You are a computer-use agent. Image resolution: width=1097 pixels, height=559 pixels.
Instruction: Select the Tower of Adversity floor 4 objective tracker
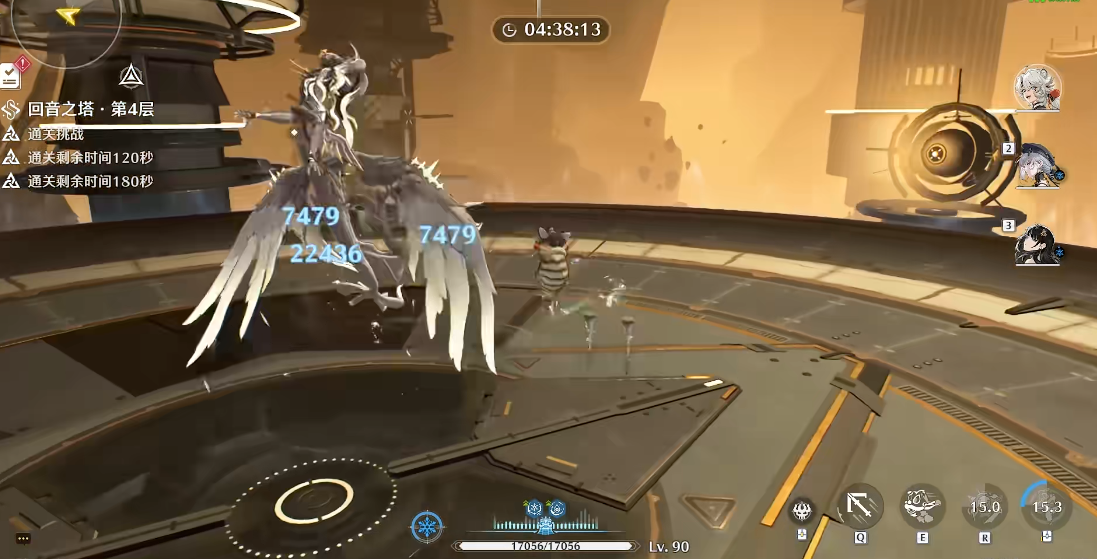pos(90,110)
